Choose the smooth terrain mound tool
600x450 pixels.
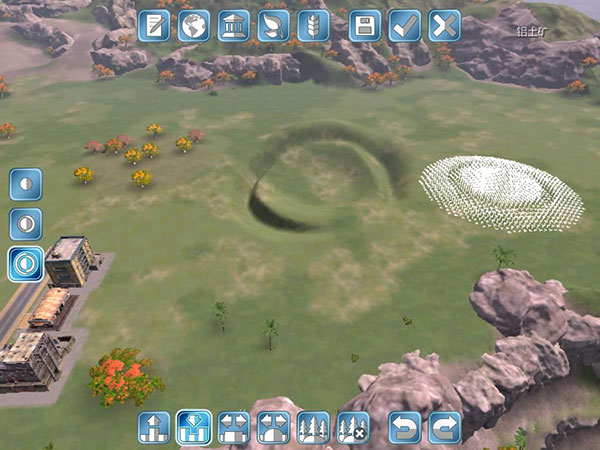(x=273, y=427)
